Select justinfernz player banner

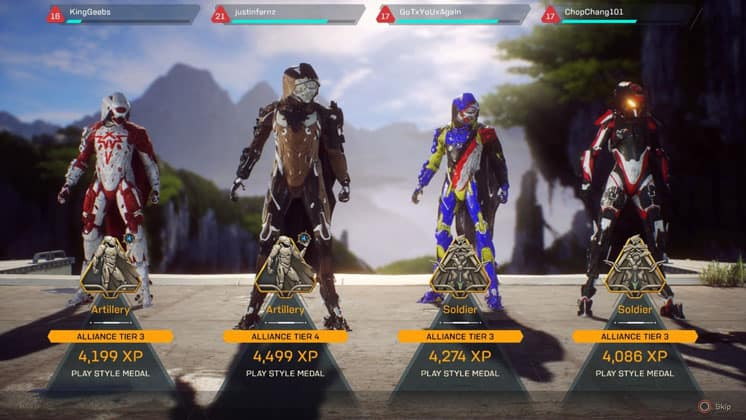tap(288, 14)
